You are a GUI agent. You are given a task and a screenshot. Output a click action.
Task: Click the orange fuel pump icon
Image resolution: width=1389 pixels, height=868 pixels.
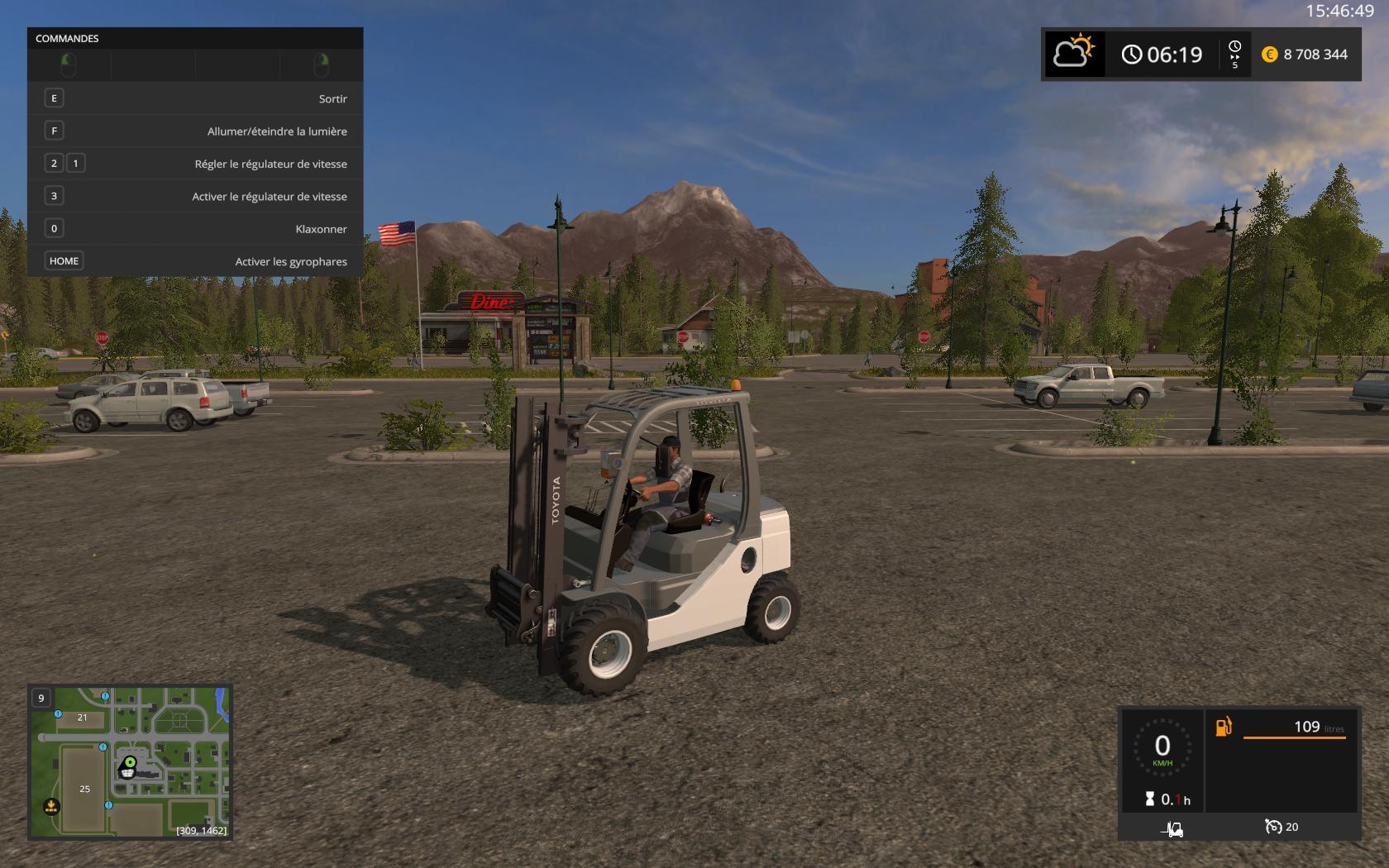click(1224, 727)
